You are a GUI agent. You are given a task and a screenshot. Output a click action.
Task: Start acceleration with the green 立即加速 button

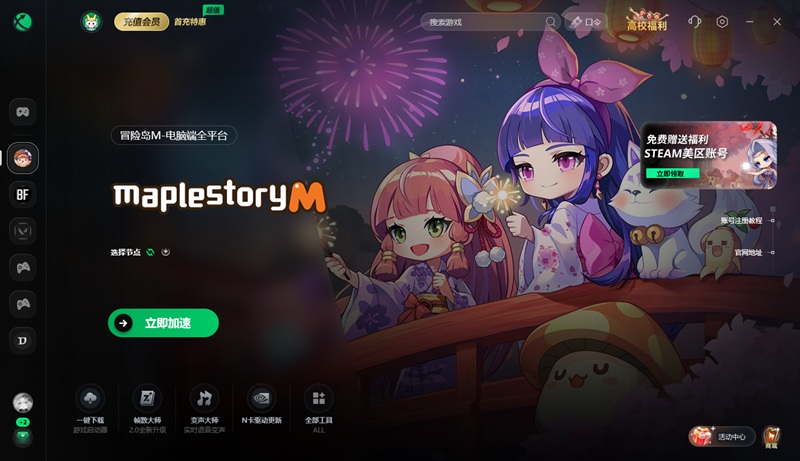tap(163, 323)
